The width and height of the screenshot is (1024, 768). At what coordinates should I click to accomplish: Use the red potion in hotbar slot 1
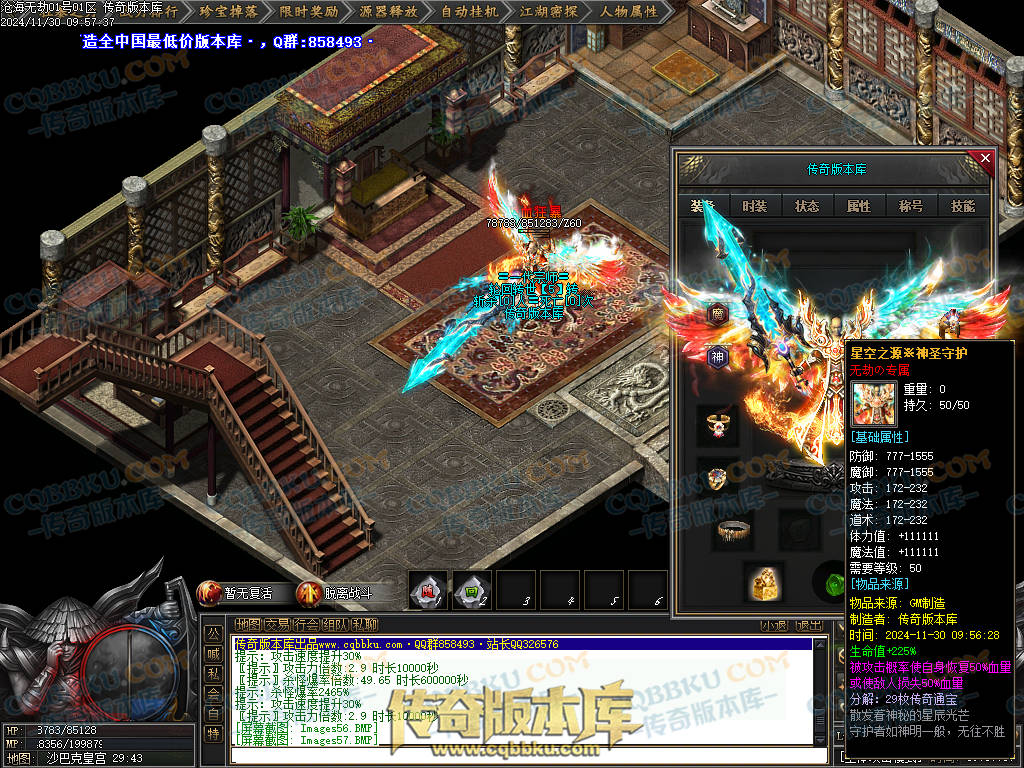click(428, 590)
